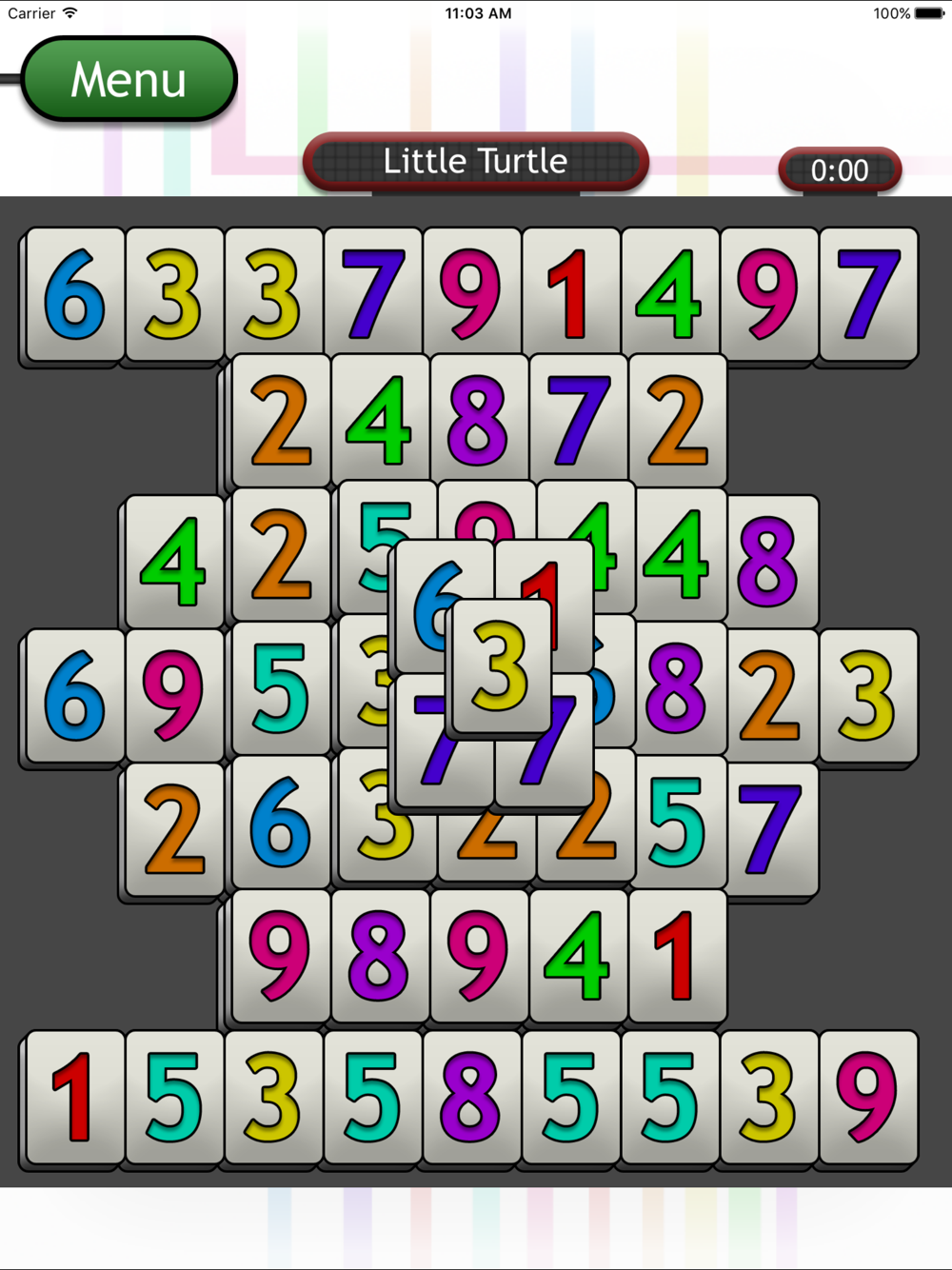The image size is (952, 1270).
Task: Choose the blue 6 between orange 2 and yellow 3
Action: [x=281, y=823]
